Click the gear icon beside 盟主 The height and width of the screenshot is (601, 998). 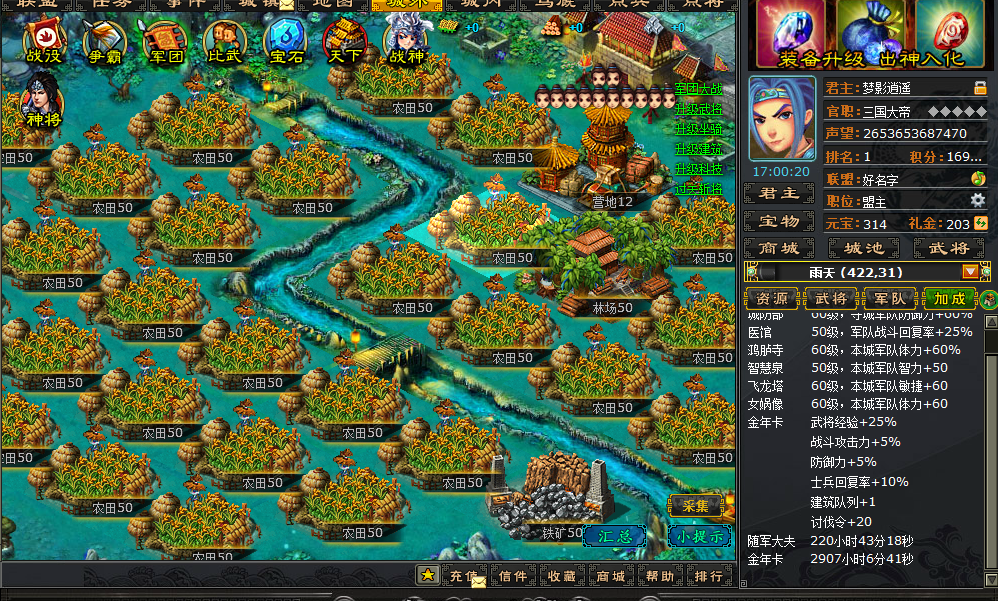pos(978,201)
